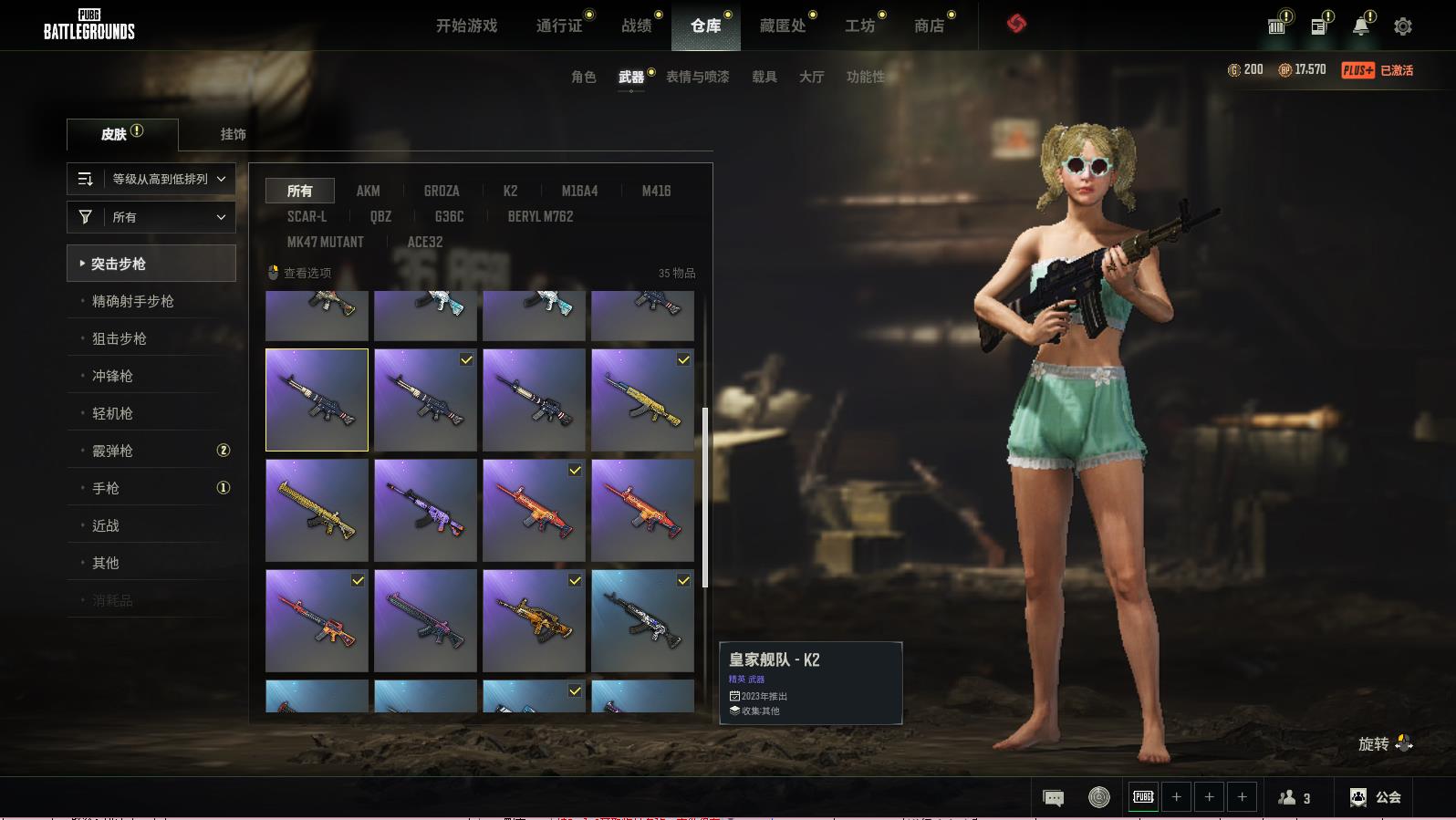This screenshot has width=1456, height=820.
Task: Open the 挂饰 charms tab
Action: point(233,134)
